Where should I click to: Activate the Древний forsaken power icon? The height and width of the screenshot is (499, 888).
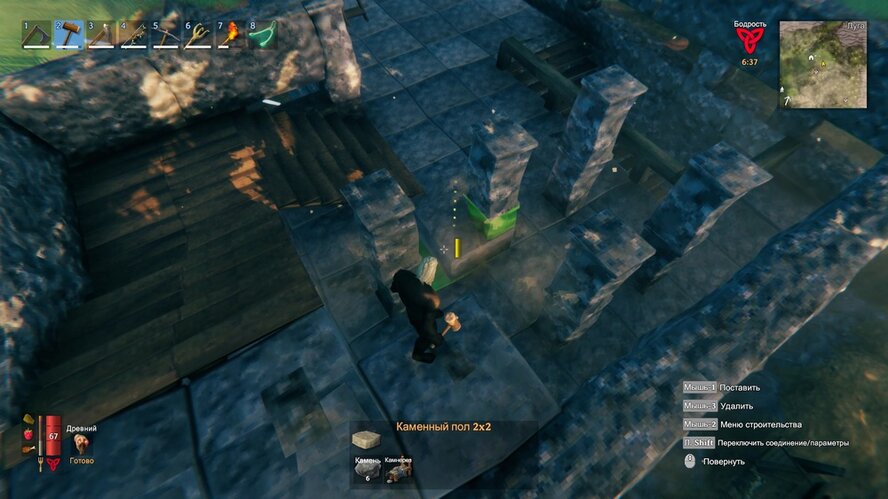(80, 441)
